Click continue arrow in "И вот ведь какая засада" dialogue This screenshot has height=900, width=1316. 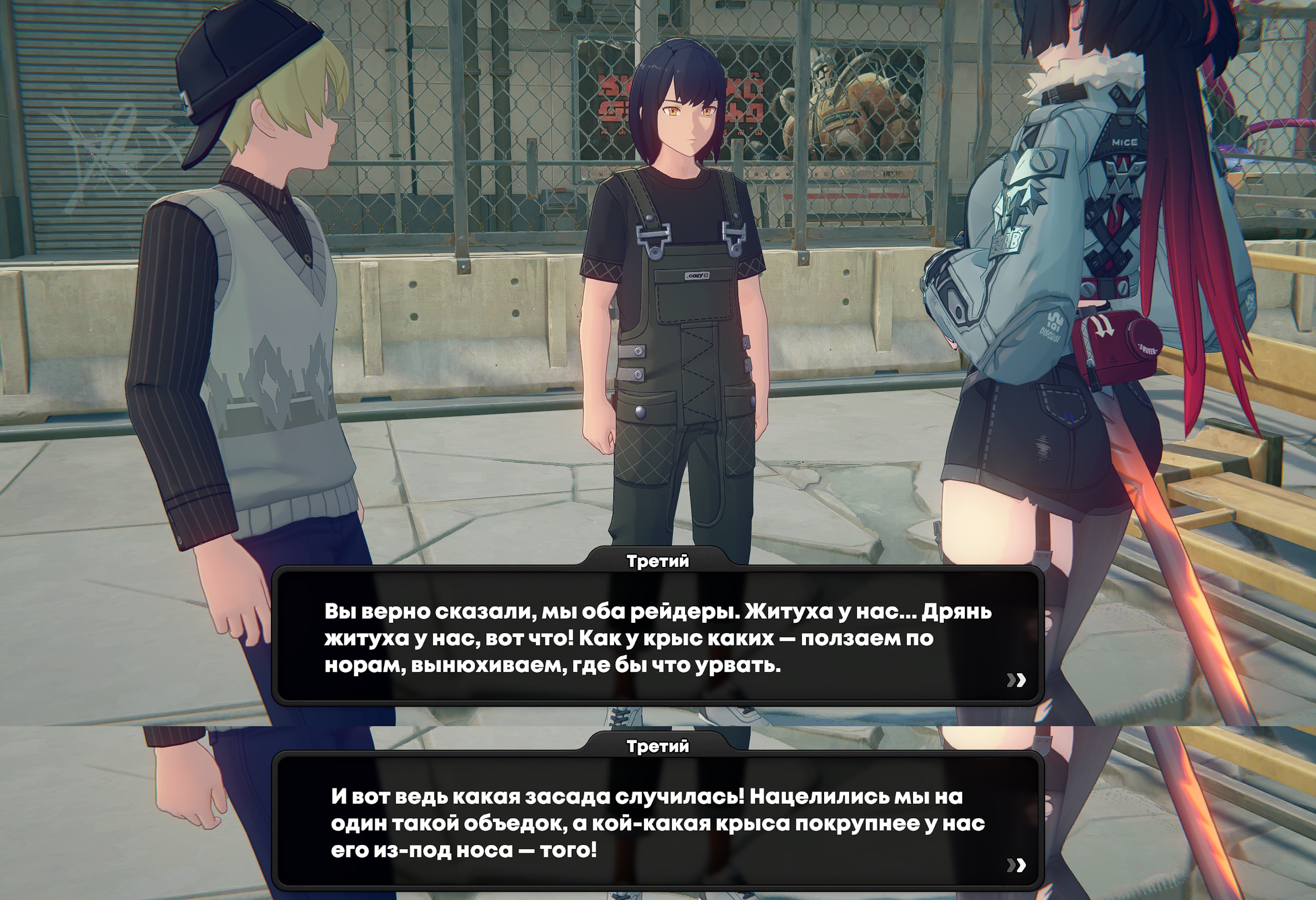(1016, 865)
